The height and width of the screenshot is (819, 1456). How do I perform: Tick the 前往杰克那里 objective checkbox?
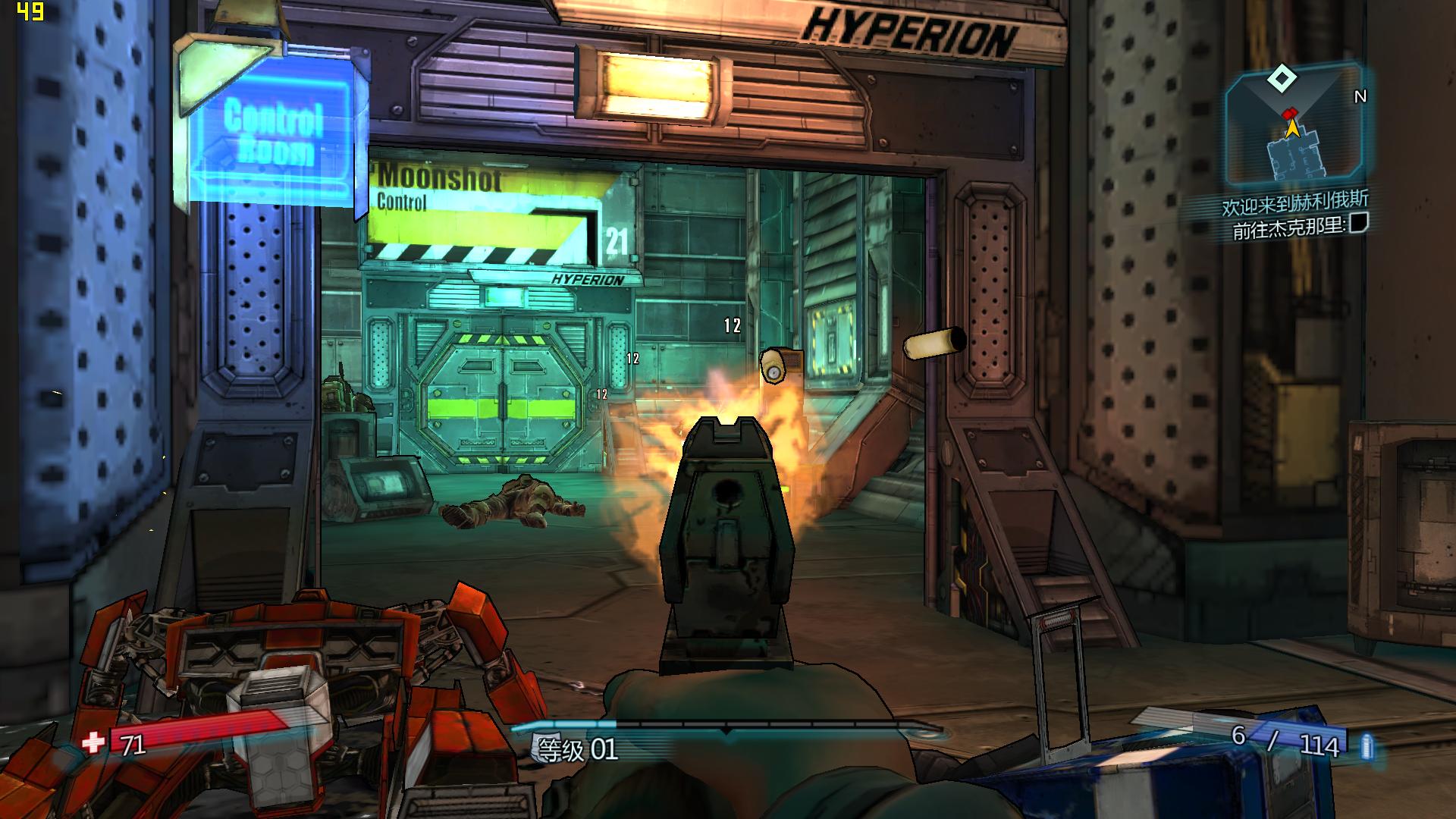pos(1359,223)
